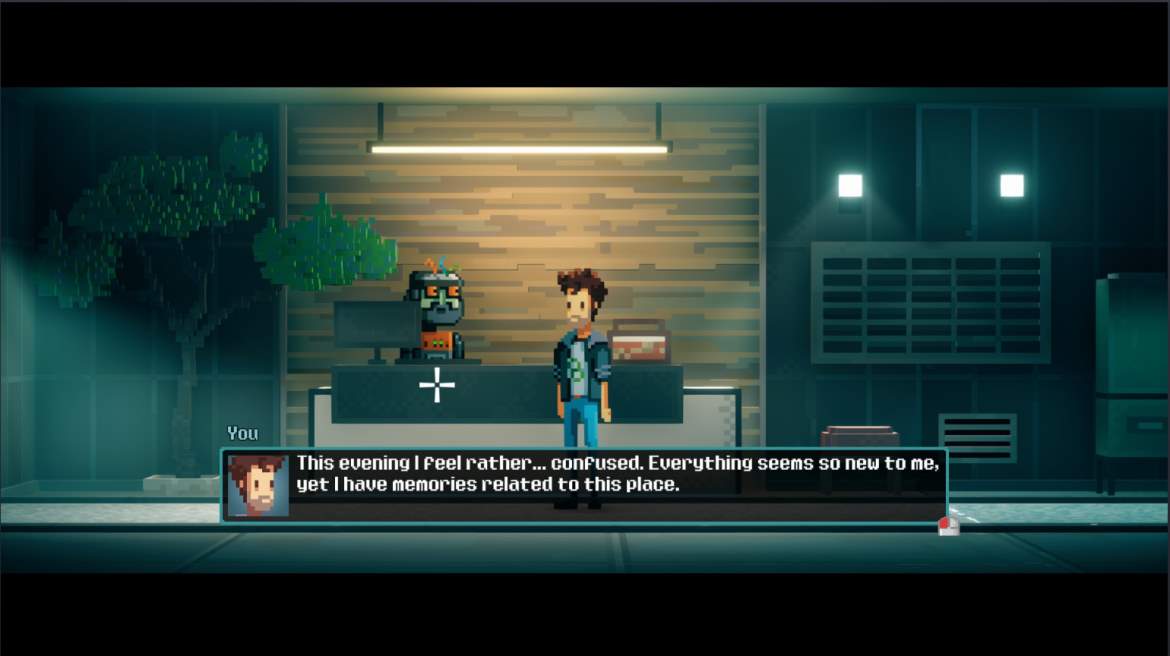This screenshot has height=656, width=1170.
Task: Click the dialogue box to continue
Action: click(583, 485)
